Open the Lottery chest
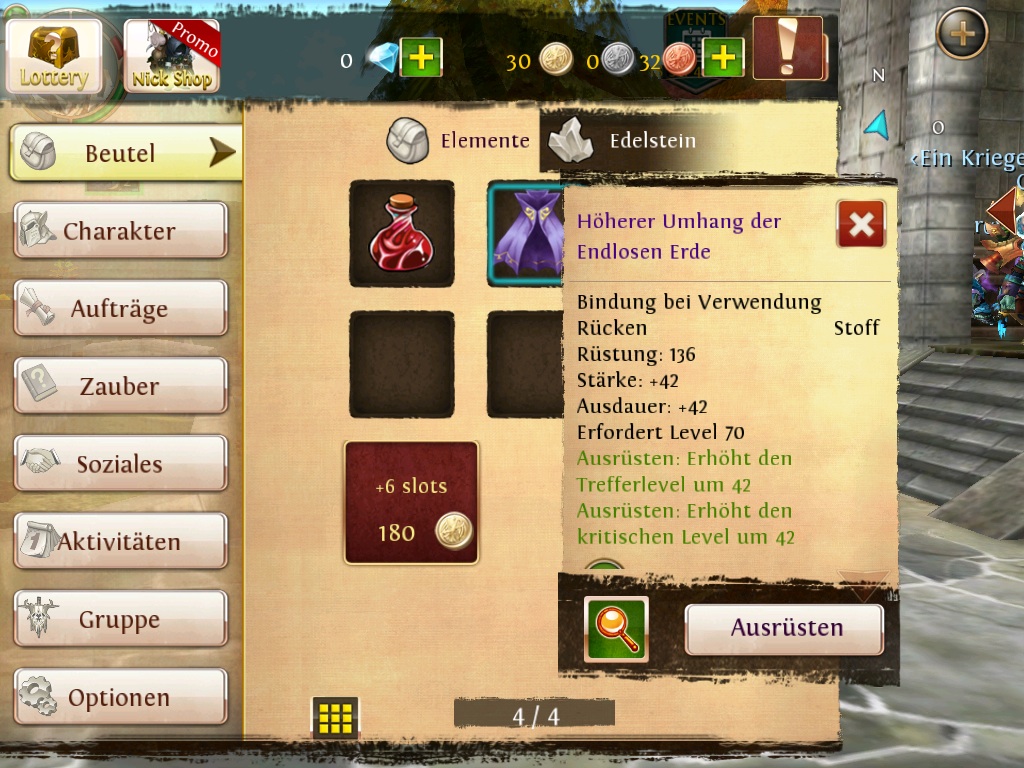Screen dimensions: 1024x768 (x=54, y=55)
